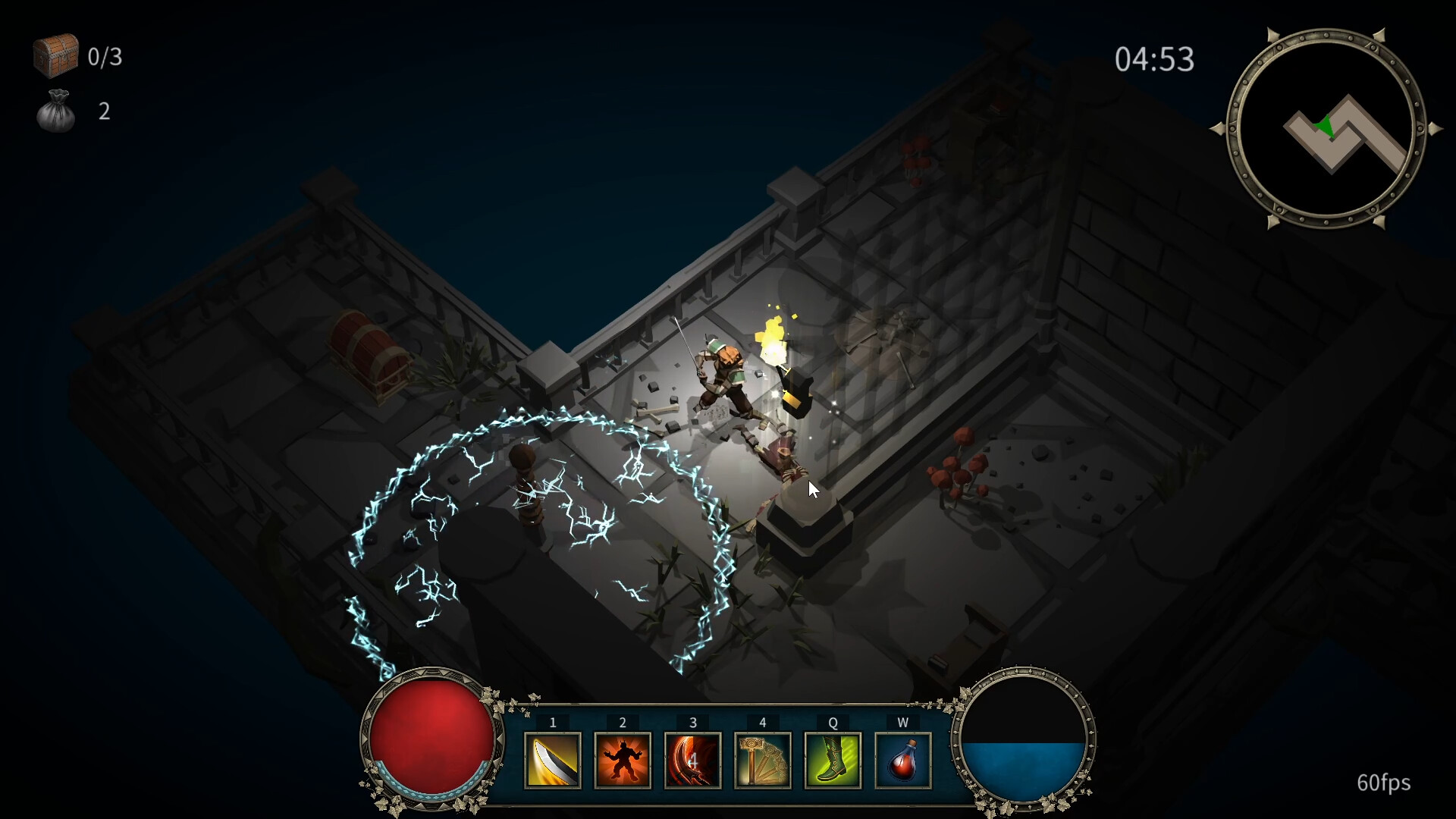Image resolution: width=1456 pixels, height=819 pixels.
Task: Activate the sprint boots skill bound to Q
Action: click(833, 761)
